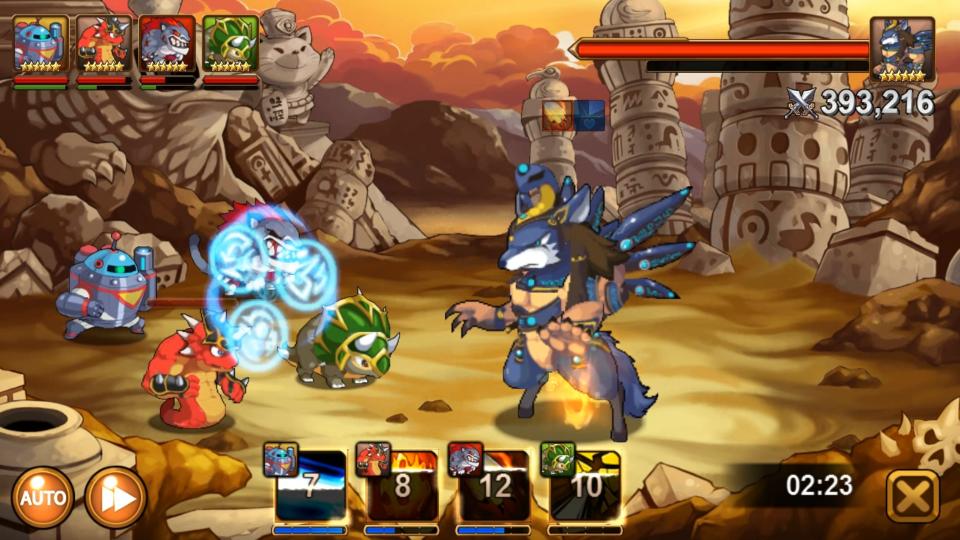Viewport: 960px width, 540px height.
Task: Activate the green triceratops skill card
Action: click(585, 486)
